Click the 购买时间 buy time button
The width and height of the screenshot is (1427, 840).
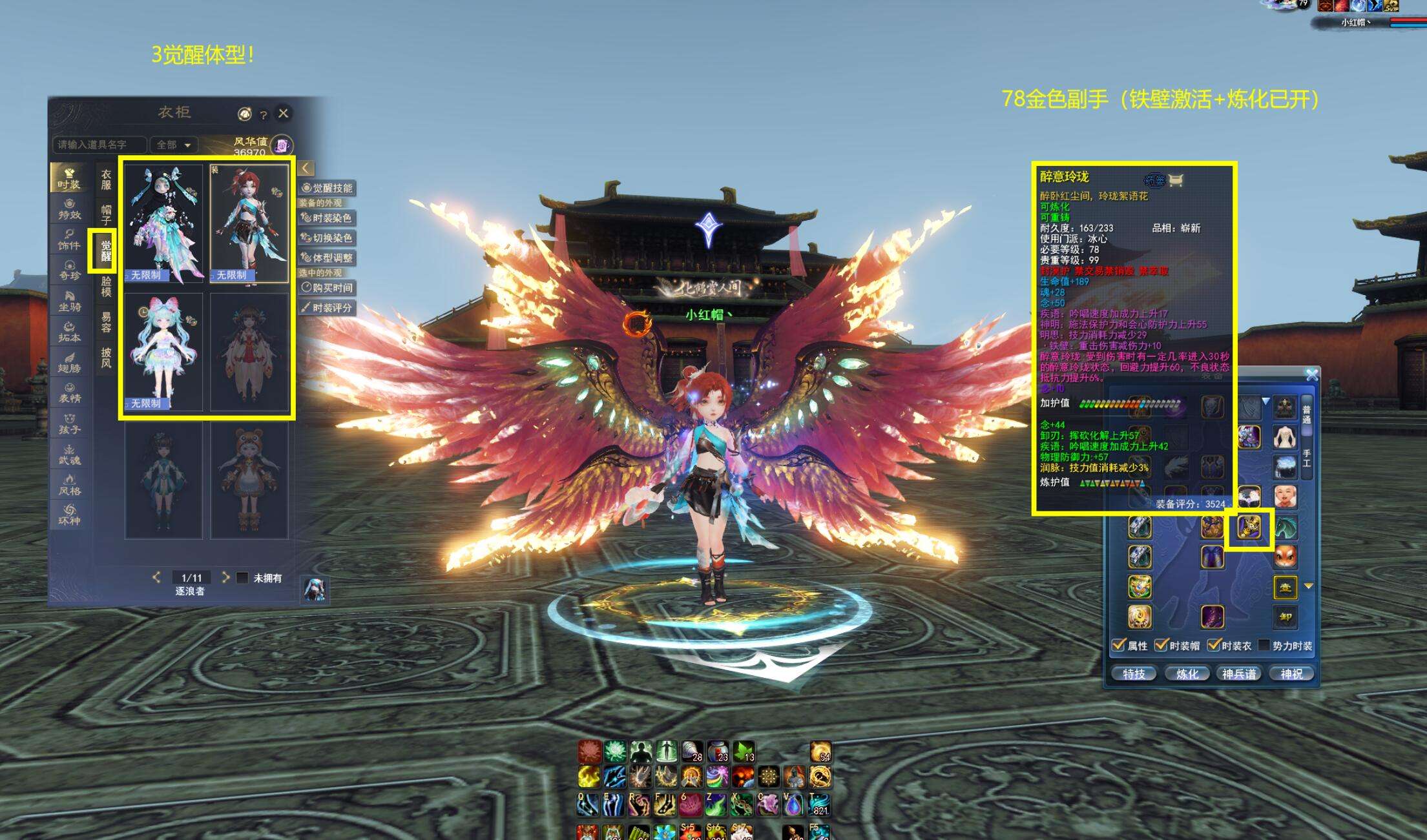(328, 288)
